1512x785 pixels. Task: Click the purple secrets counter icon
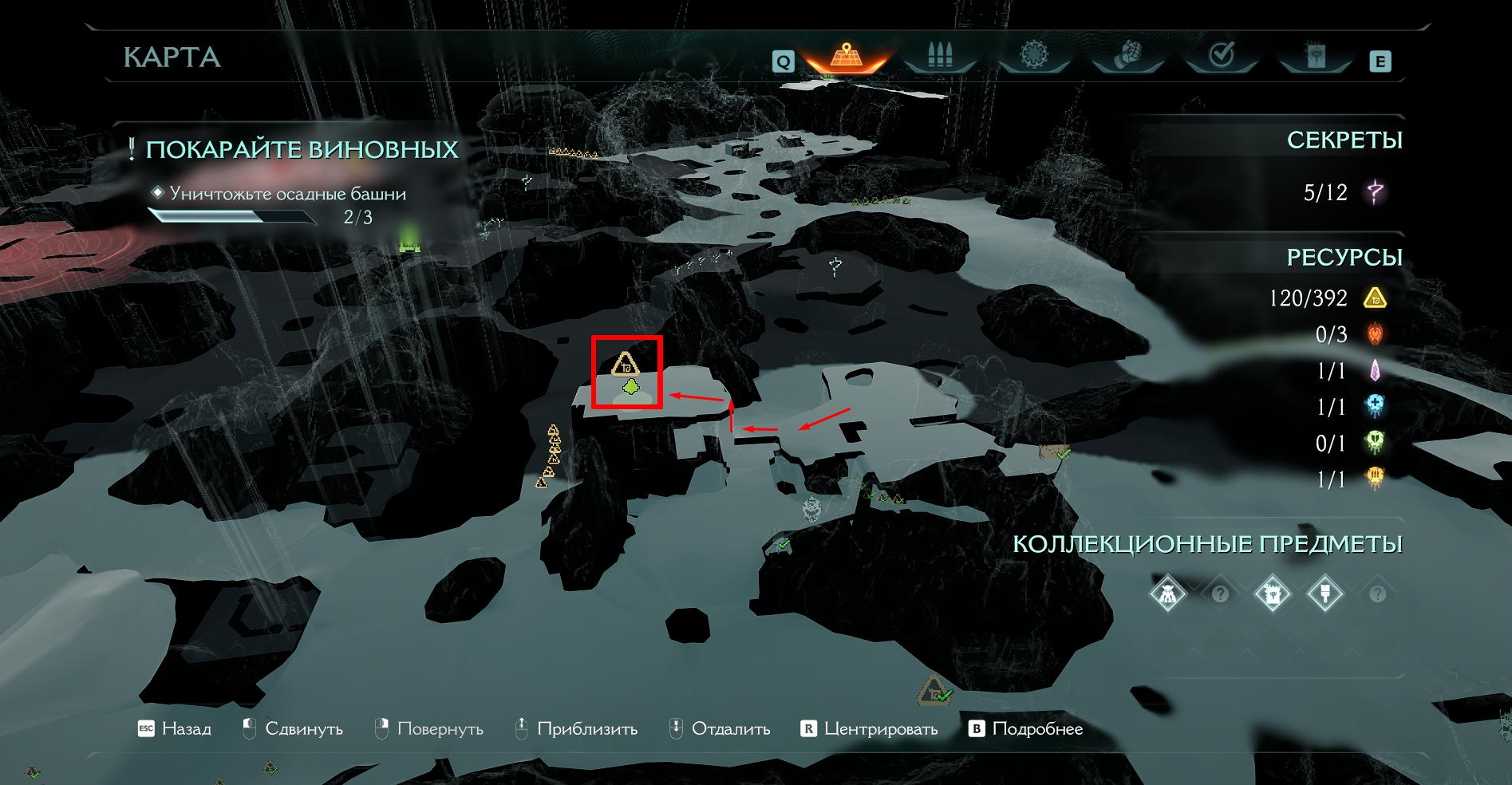pyautogui.click(x=1375, y=192)
